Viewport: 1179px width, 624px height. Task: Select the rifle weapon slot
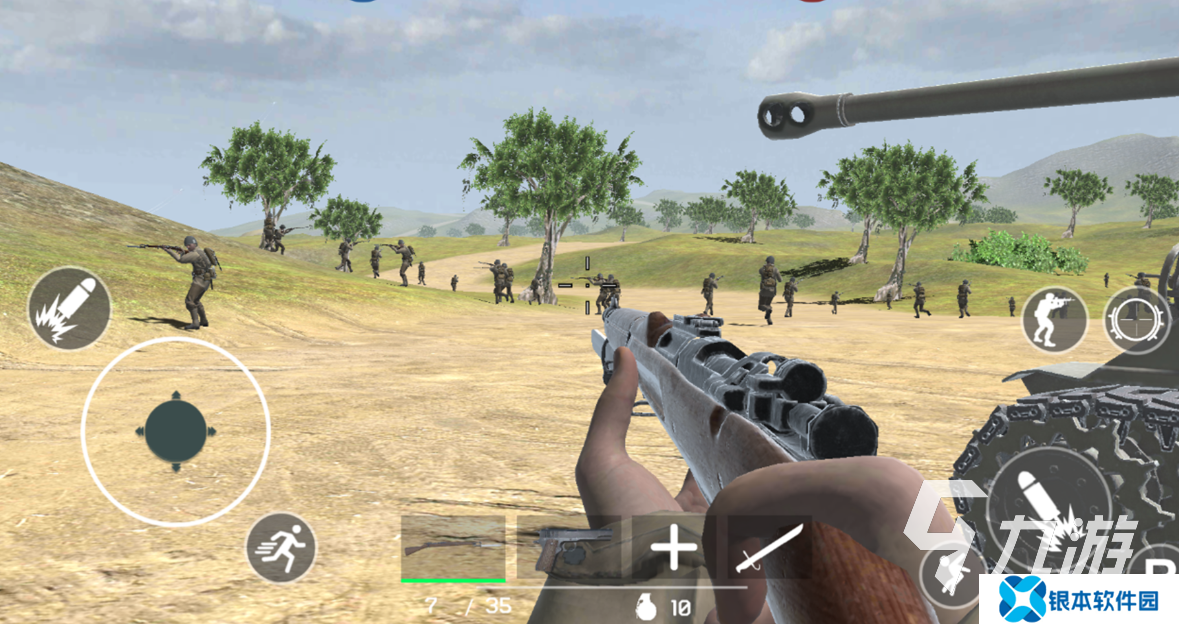pyautogui.click(x=453, y=547)
